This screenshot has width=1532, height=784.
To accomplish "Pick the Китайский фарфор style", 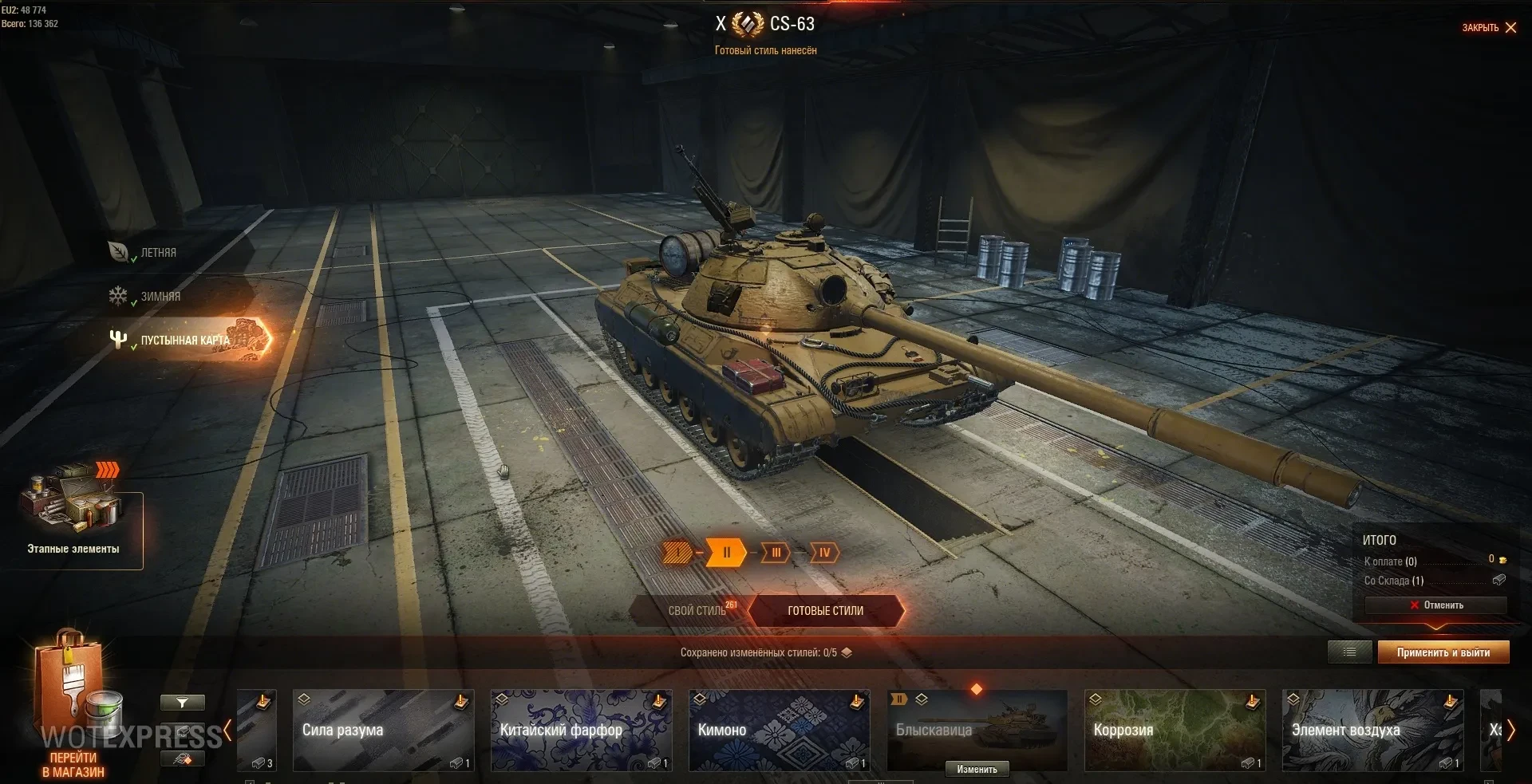I will click(581, 731).
